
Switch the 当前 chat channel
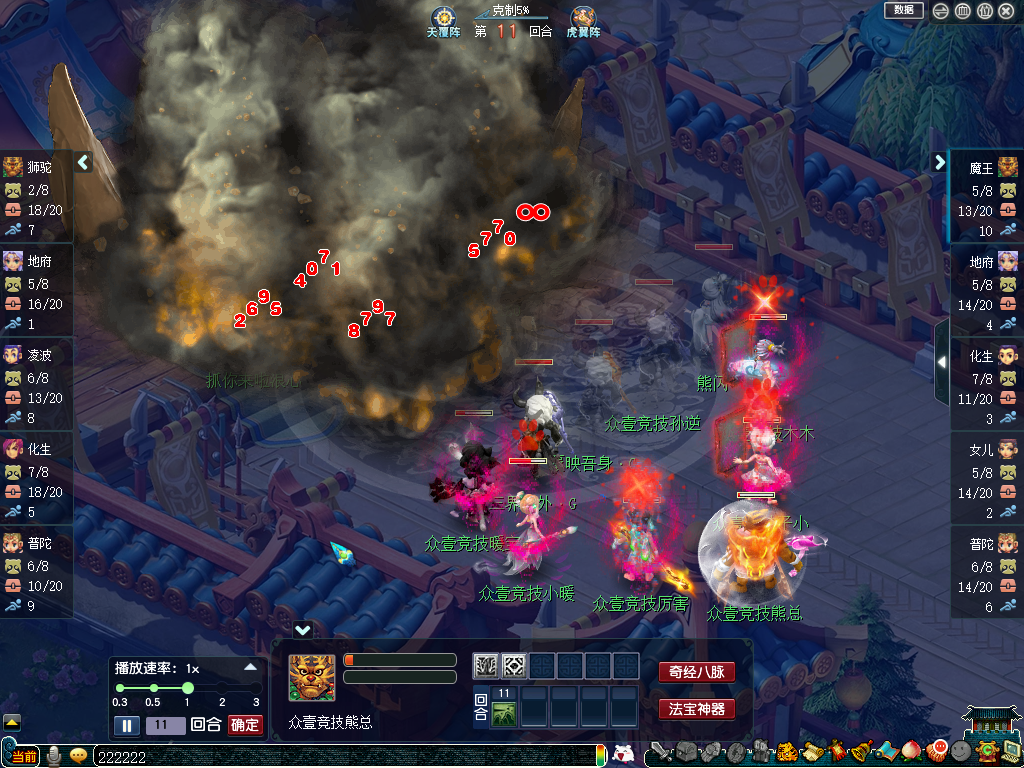click(24, 757)
